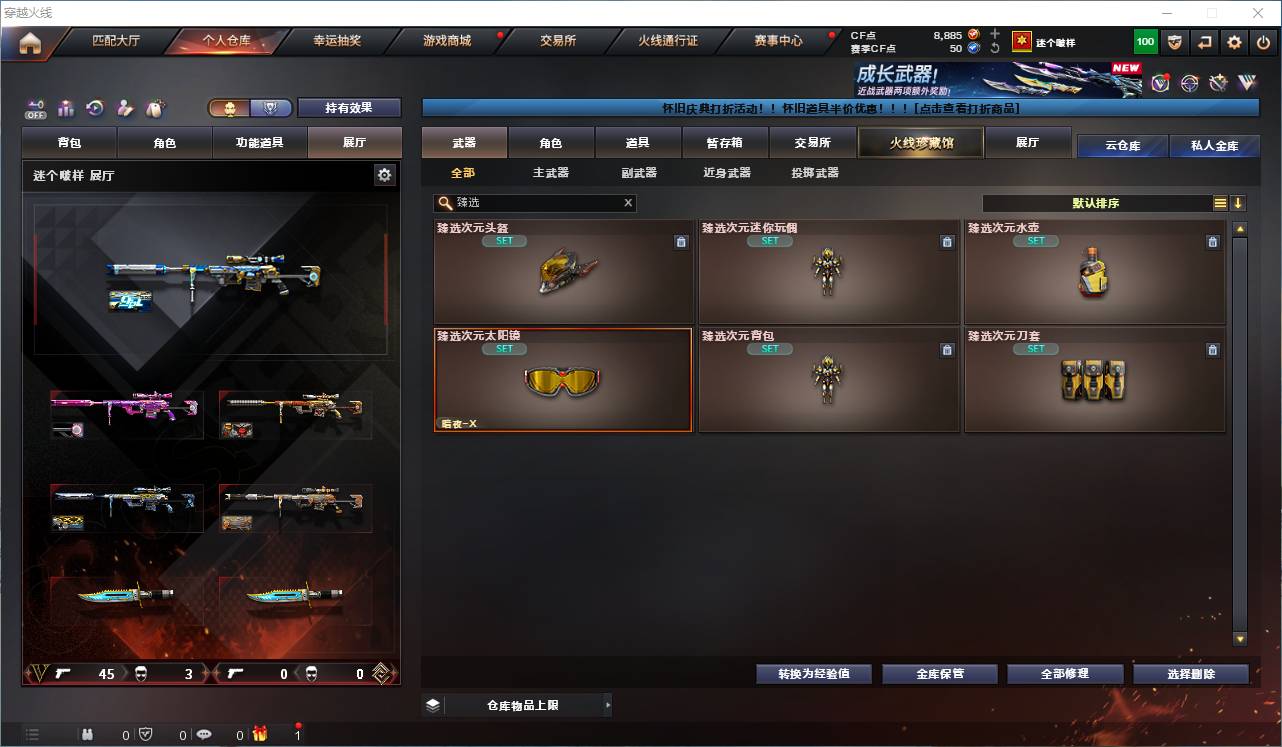Toggle the trash marker on 臻选次元头盔 card
This screenshot has height=747, width=1282.
680,241
